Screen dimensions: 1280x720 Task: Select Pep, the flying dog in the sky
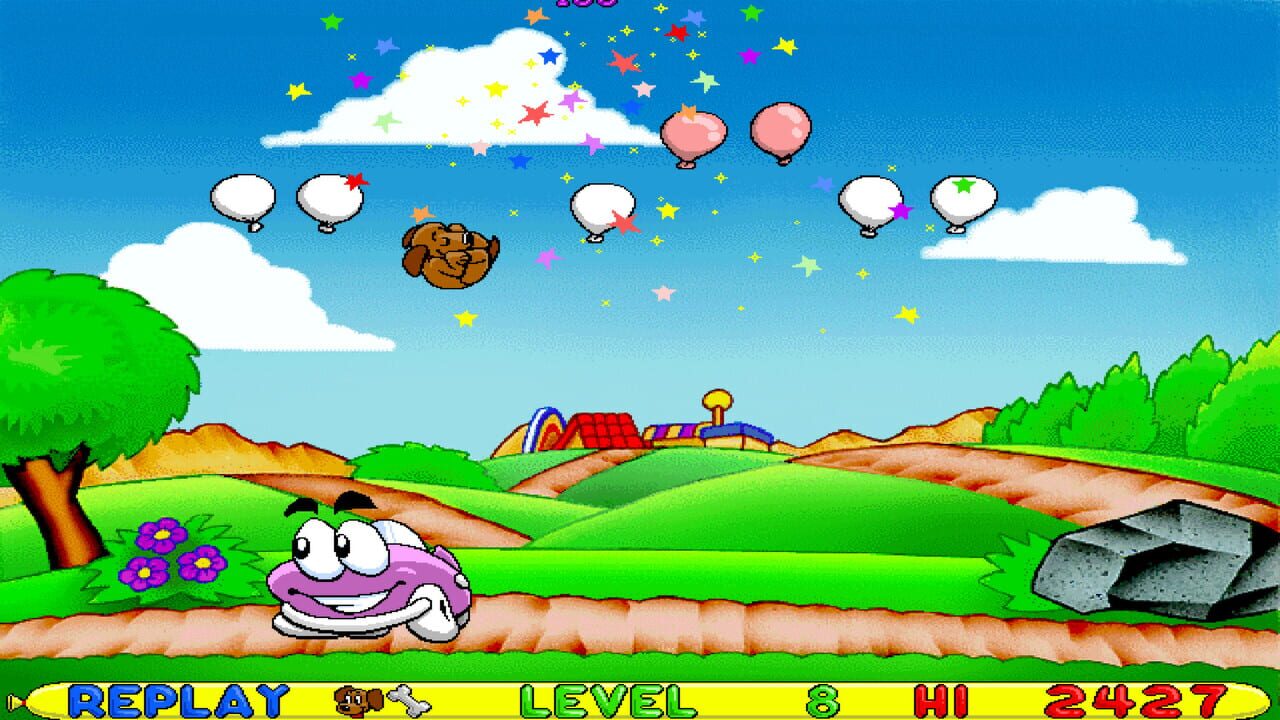[x=448, y=256]
